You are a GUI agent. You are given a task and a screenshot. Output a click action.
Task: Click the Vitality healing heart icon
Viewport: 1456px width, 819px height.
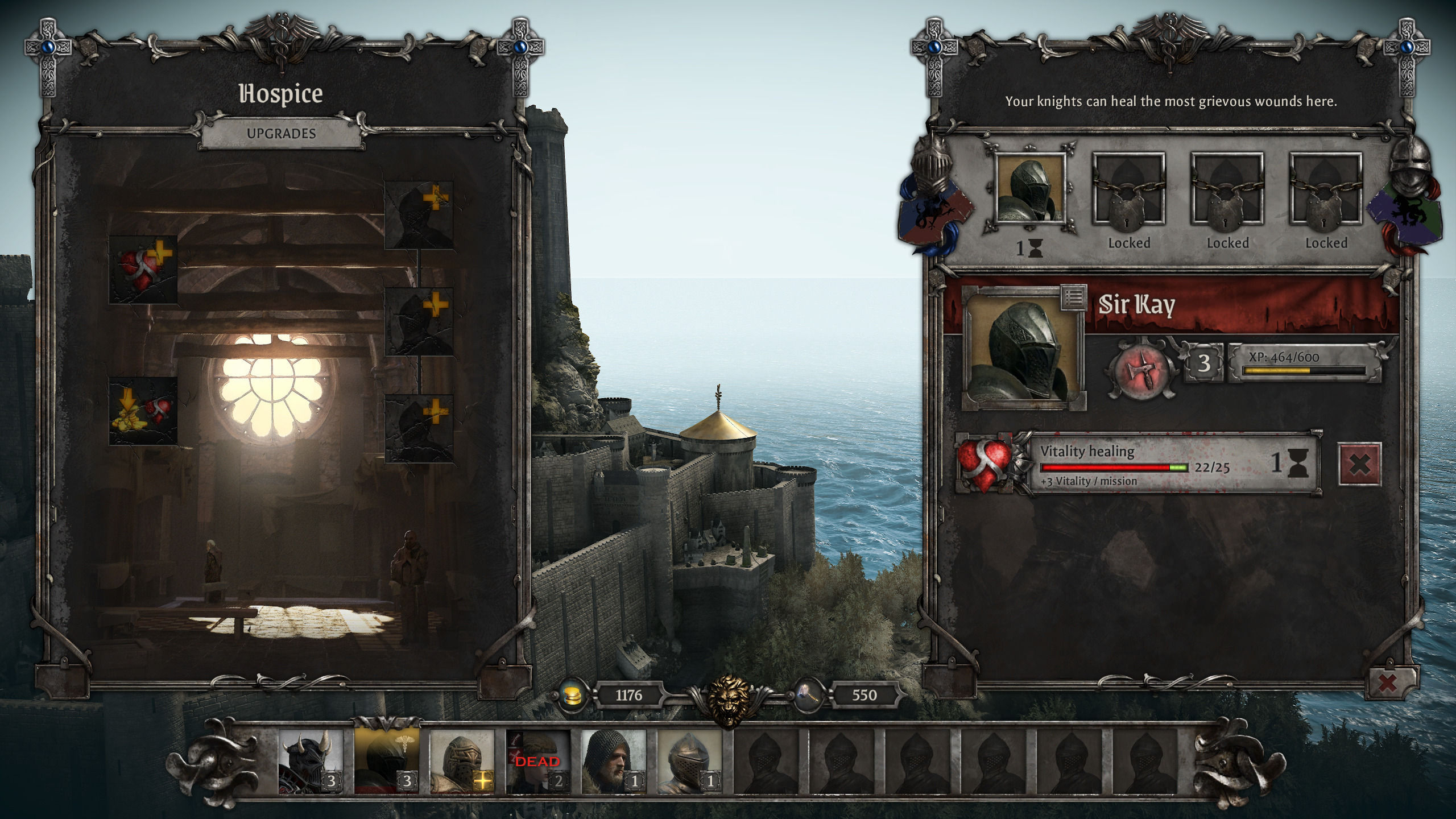[x=985, y=464]
